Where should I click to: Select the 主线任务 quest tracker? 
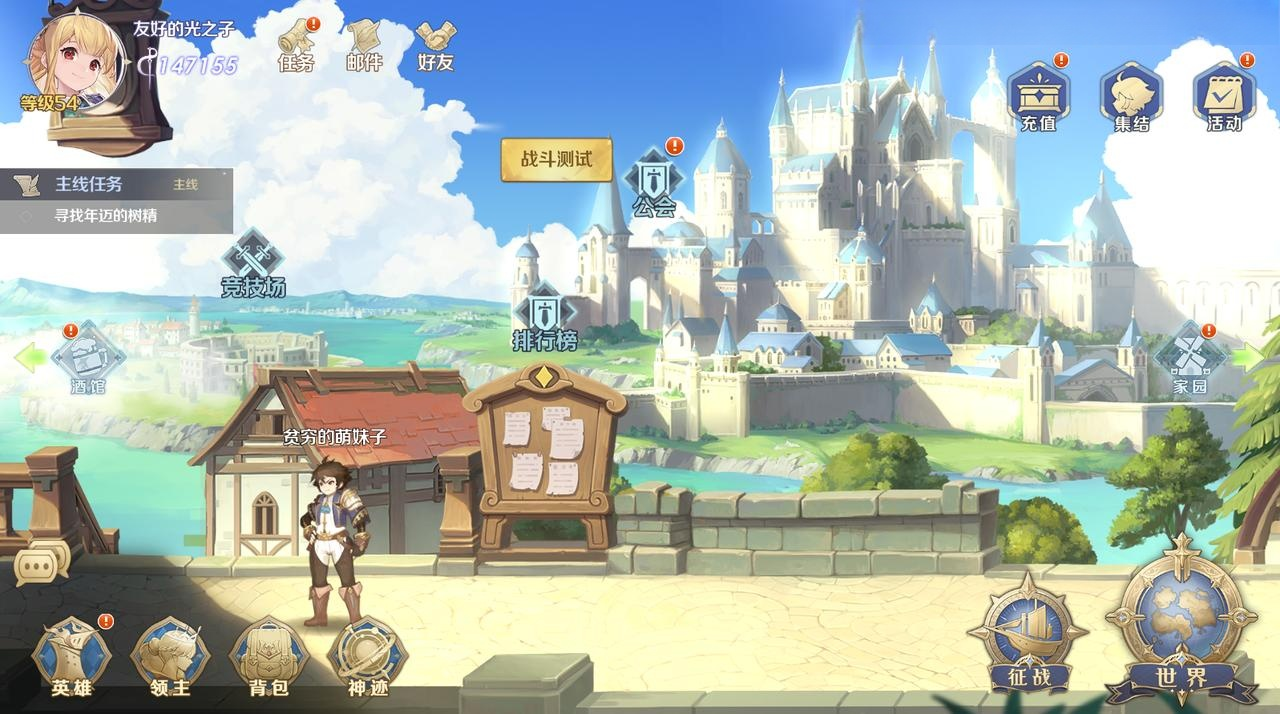[116, 199]
